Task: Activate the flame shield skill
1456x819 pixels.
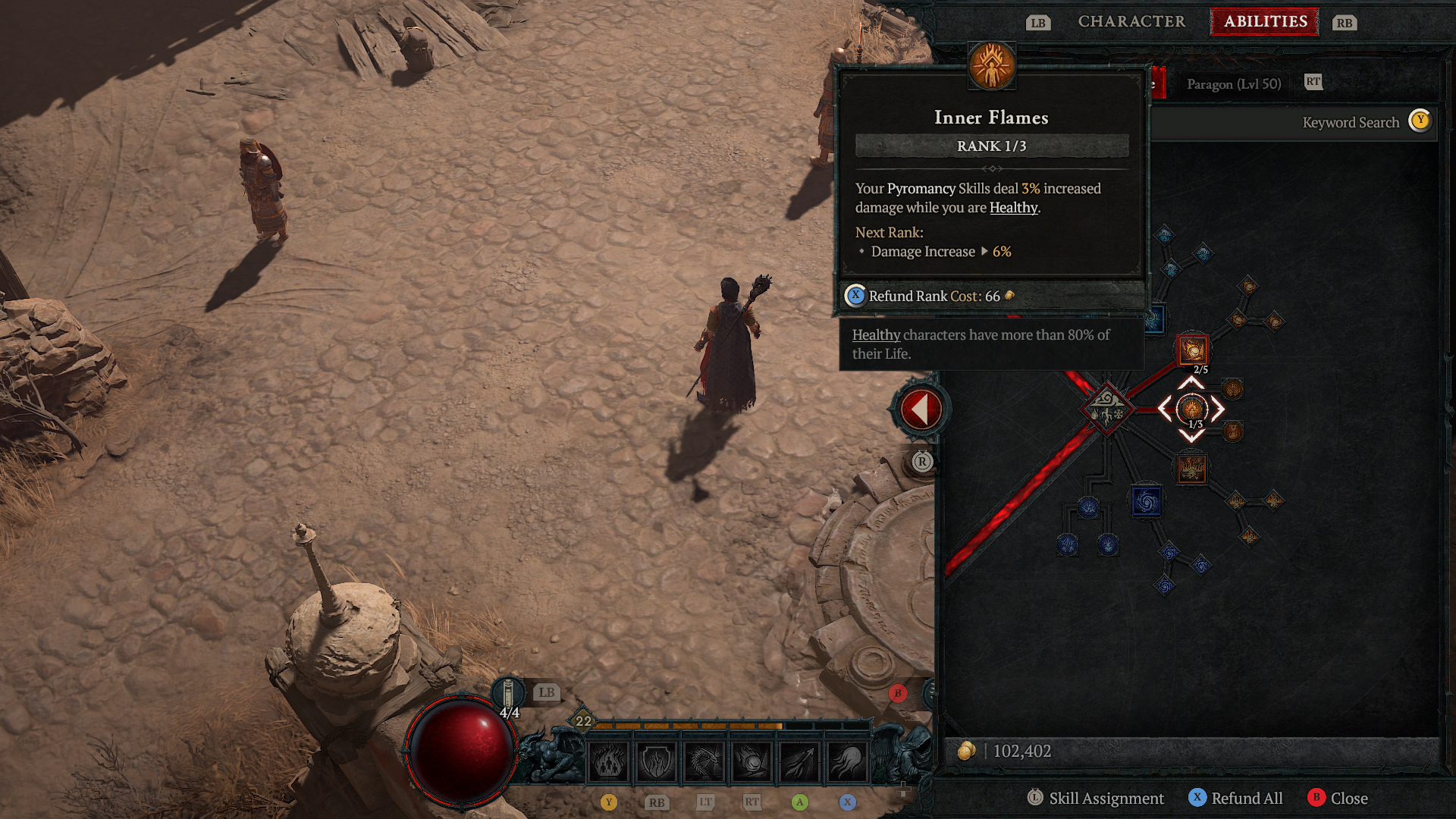Action: pos(656,761)
